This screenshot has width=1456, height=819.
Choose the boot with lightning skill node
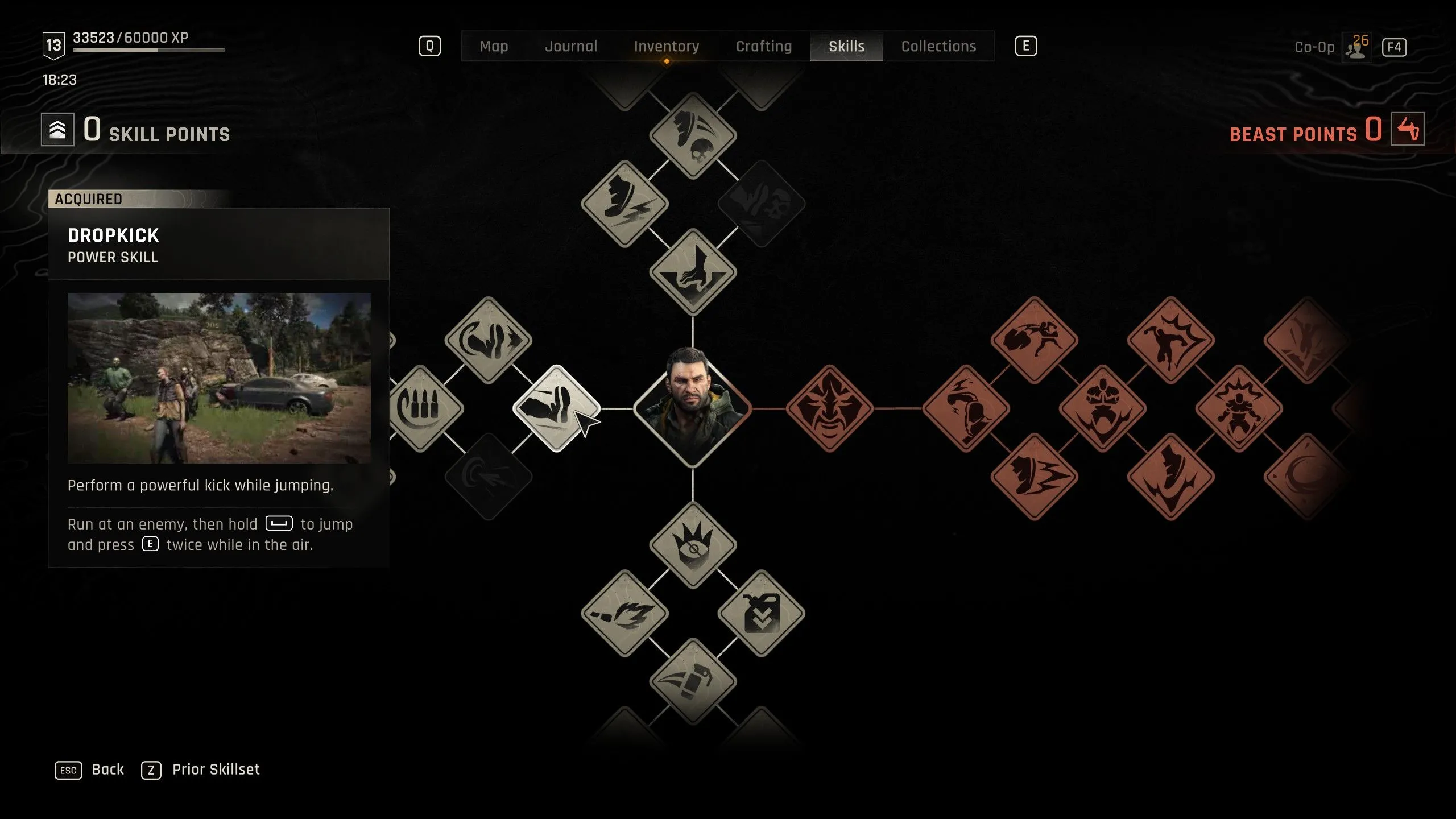point(624,204)
